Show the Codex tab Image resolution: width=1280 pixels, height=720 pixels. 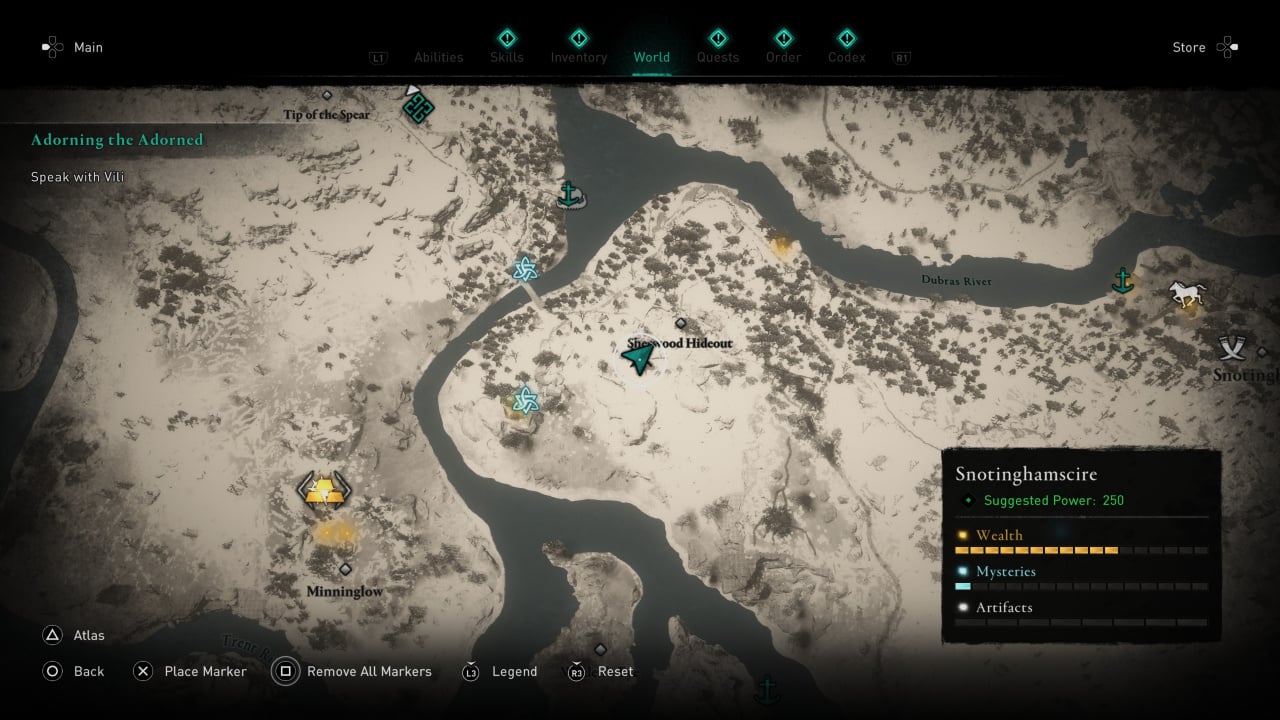click(846, 57)
